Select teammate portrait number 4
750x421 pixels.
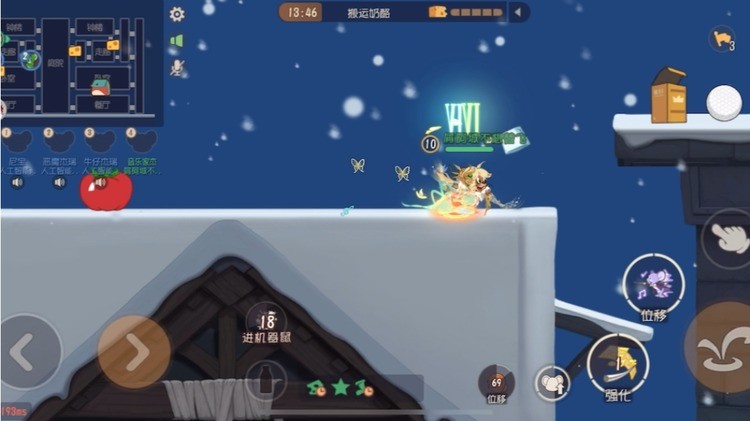coord(144,141)
